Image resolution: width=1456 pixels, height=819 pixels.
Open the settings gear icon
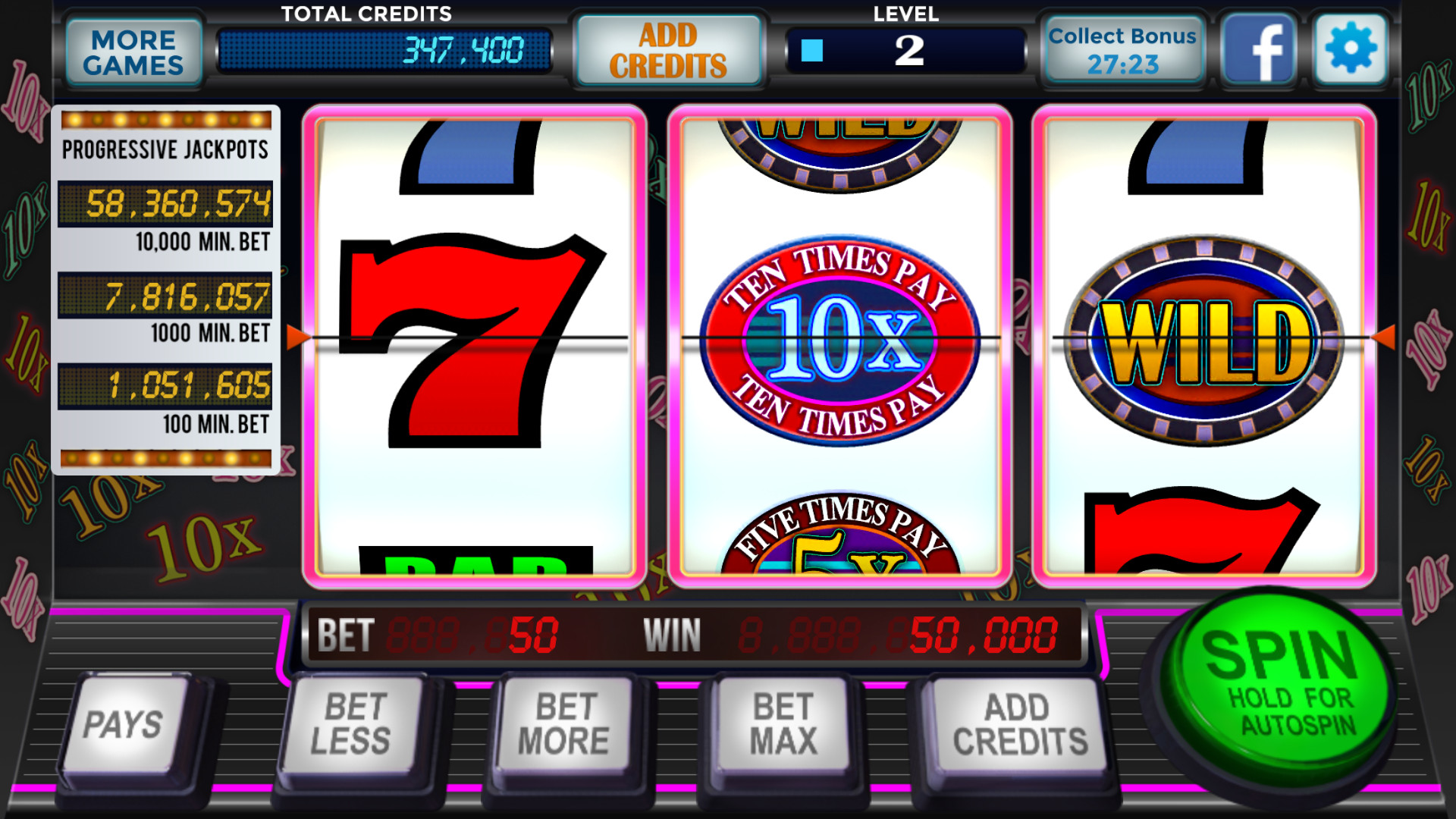tap(1349, 48)
